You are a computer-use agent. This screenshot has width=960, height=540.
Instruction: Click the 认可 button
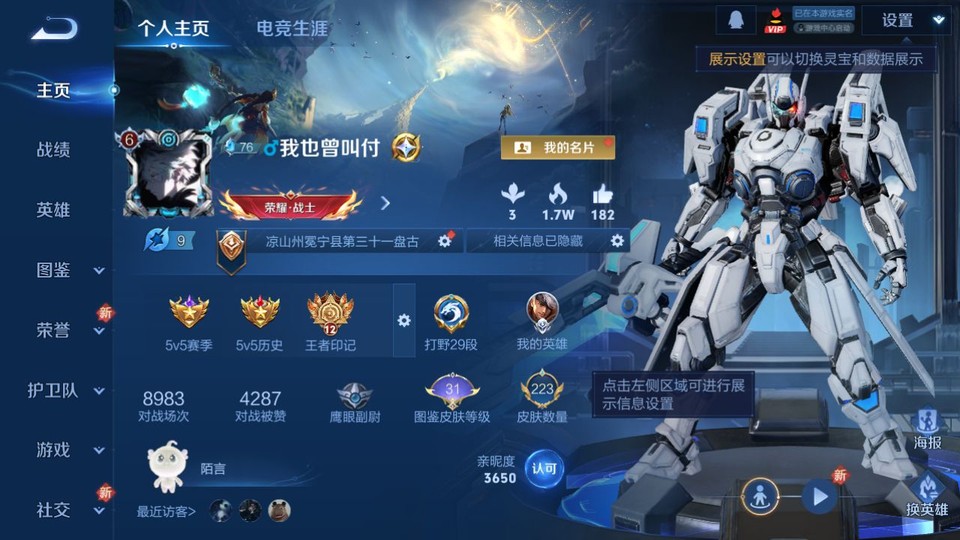click(x=545, y=468)
